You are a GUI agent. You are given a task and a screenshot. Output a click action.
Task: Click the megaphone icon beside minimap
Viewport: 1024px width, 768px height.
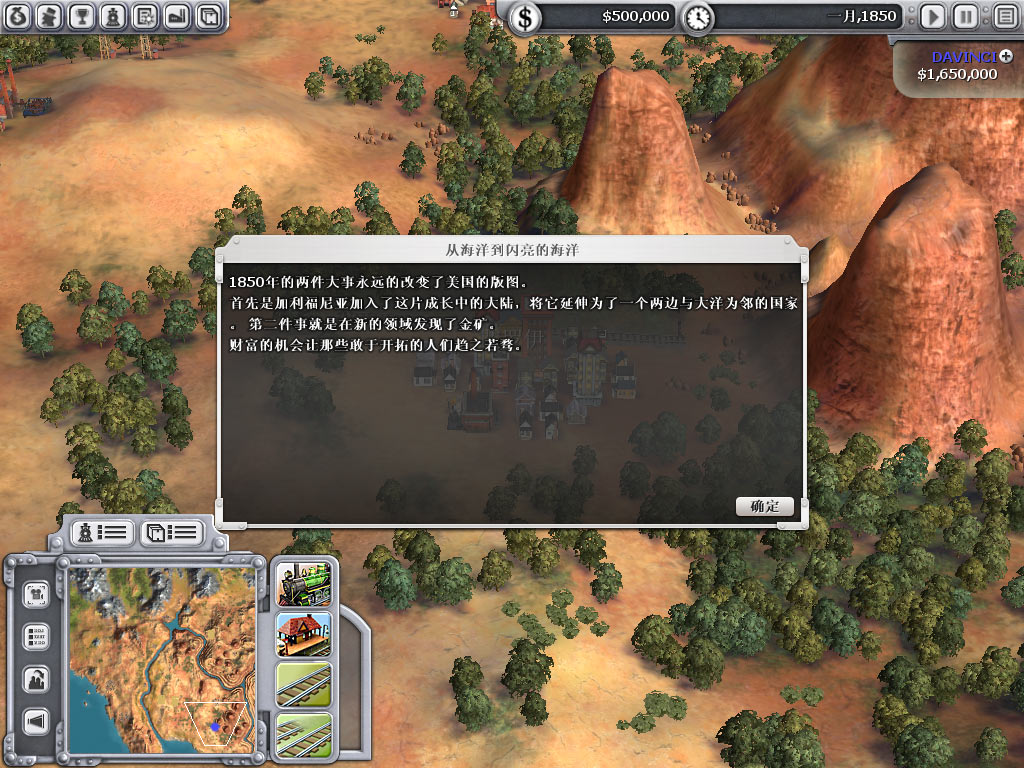point(37,721)
